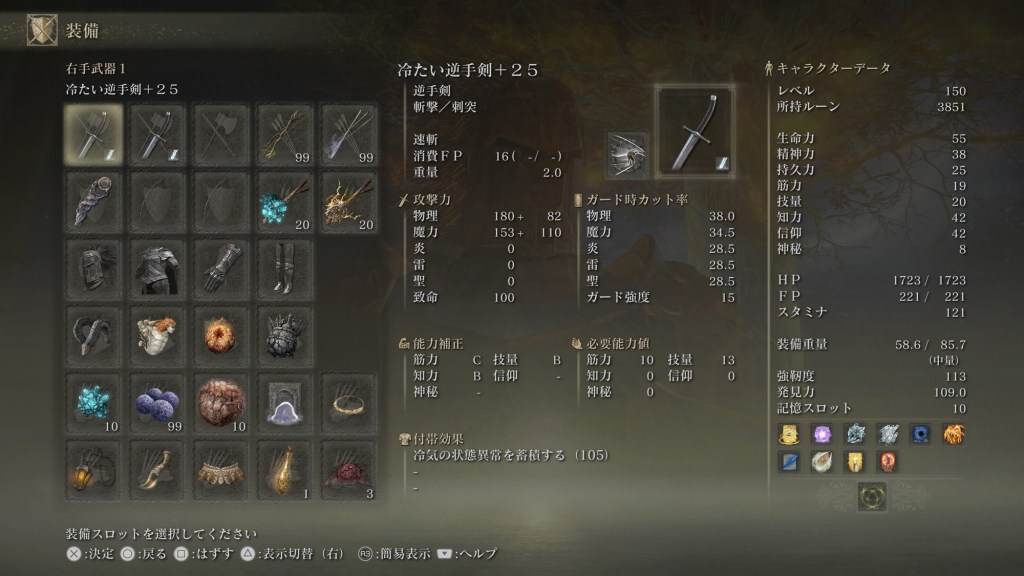
Task: Select the blue crystal item with count 10
Action: (x=94, y=401)
